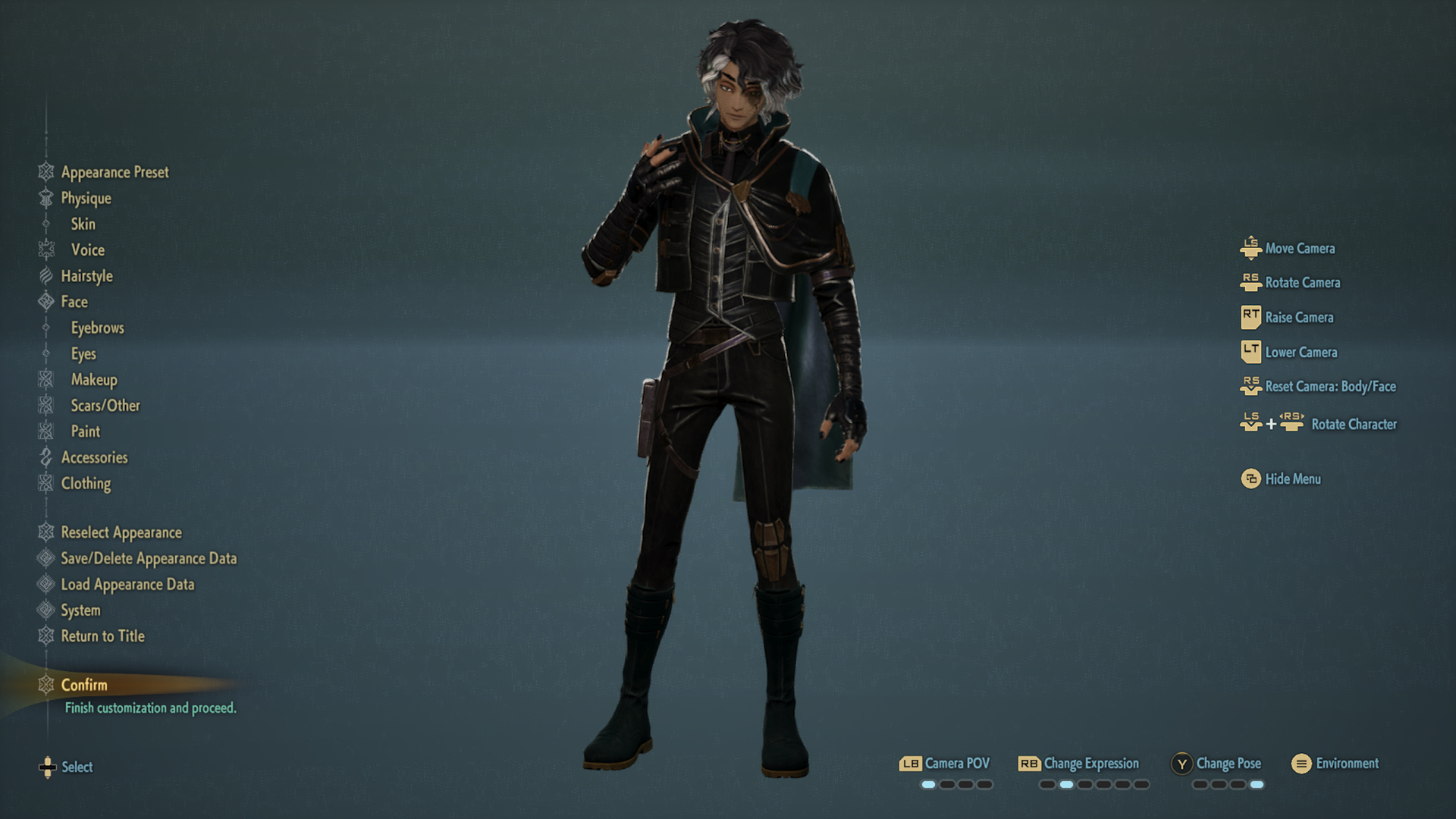The image size is (1456, 819).
Task: Select Load Appearance Data
Action: click(127, 585)
